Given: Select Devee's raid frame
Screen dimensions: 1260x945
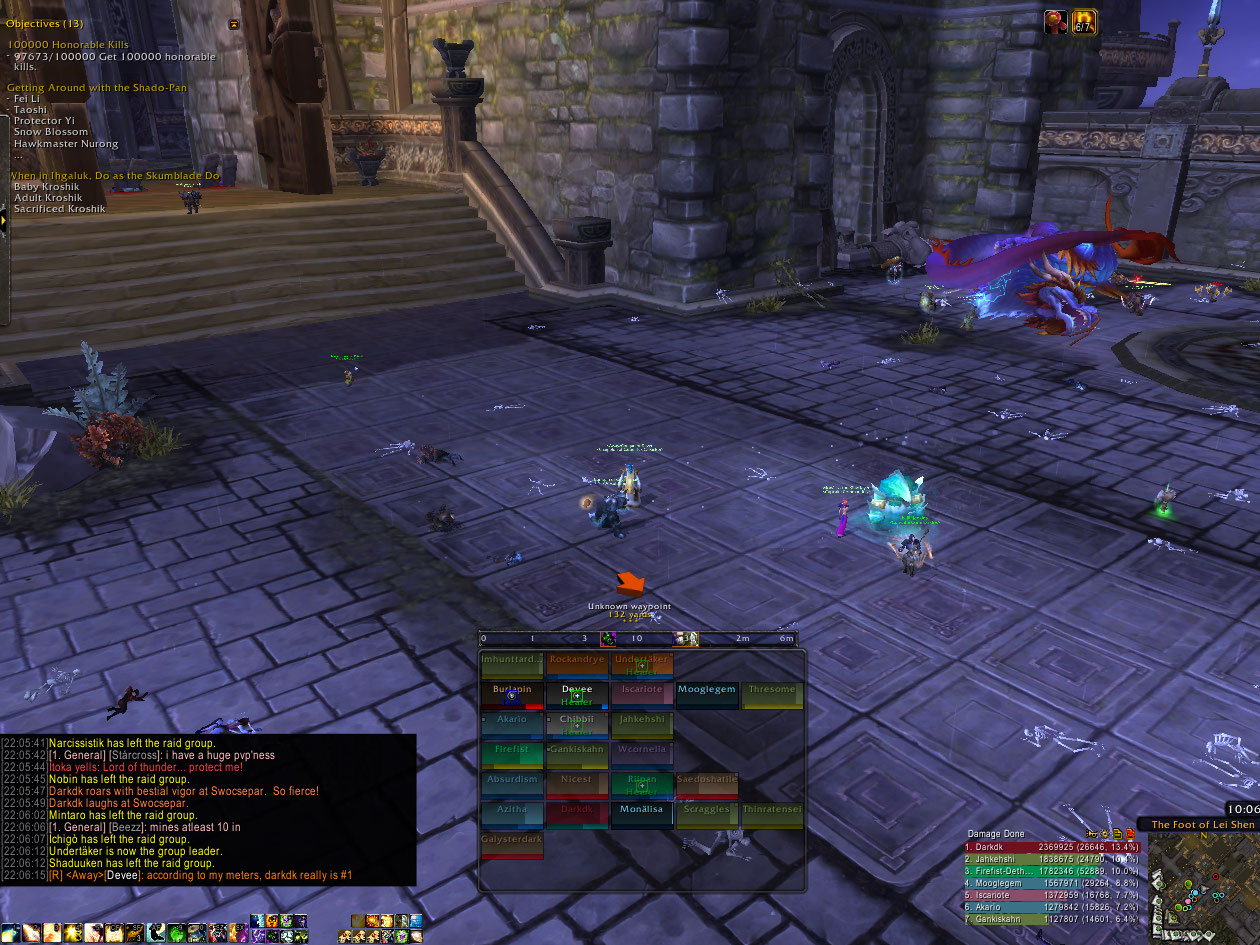Looking at the screenshot, I should coord(577,695).
